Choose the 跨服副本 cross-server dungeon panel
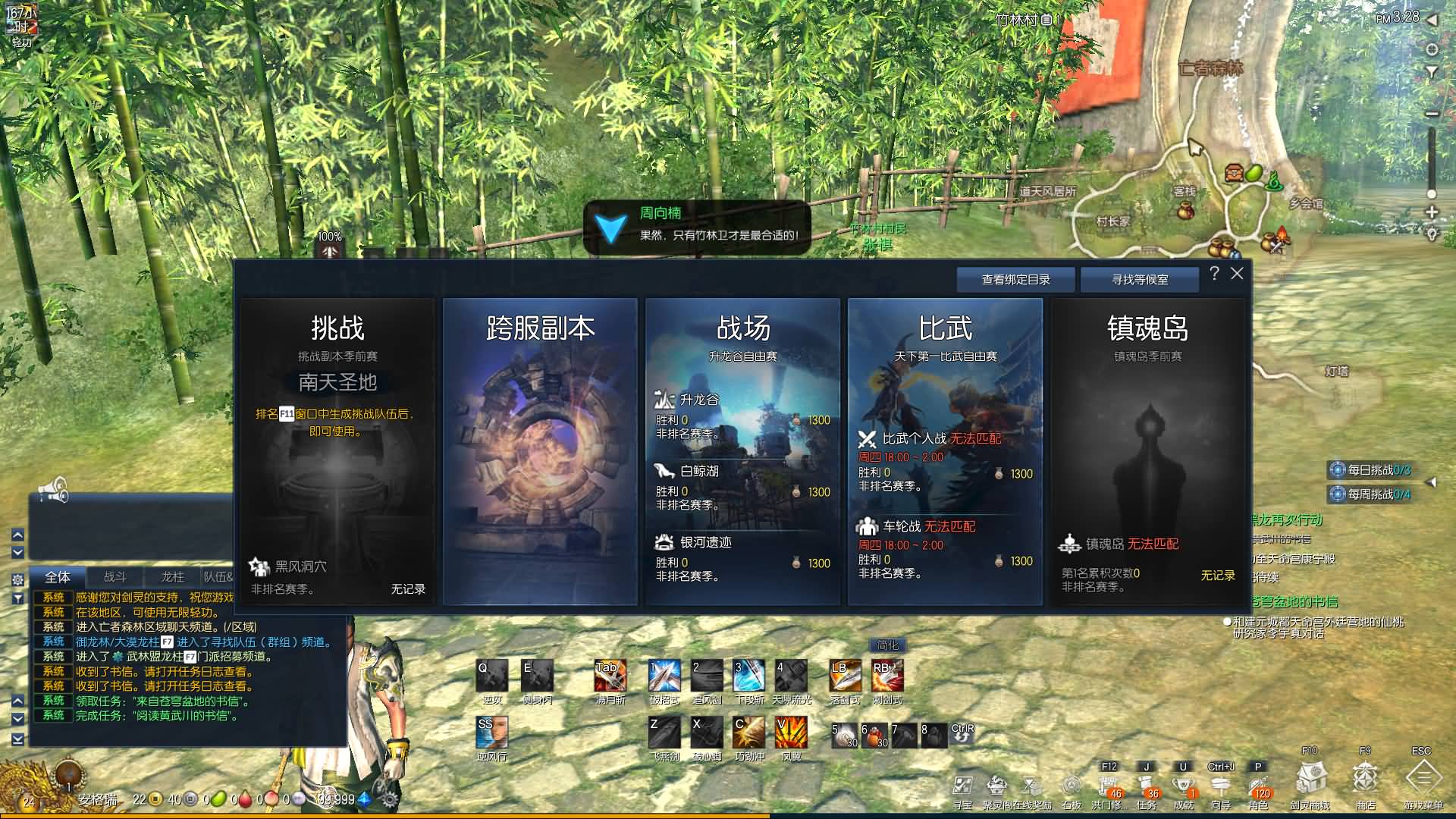Screen dimensions: 1456x819 point(540,451)
